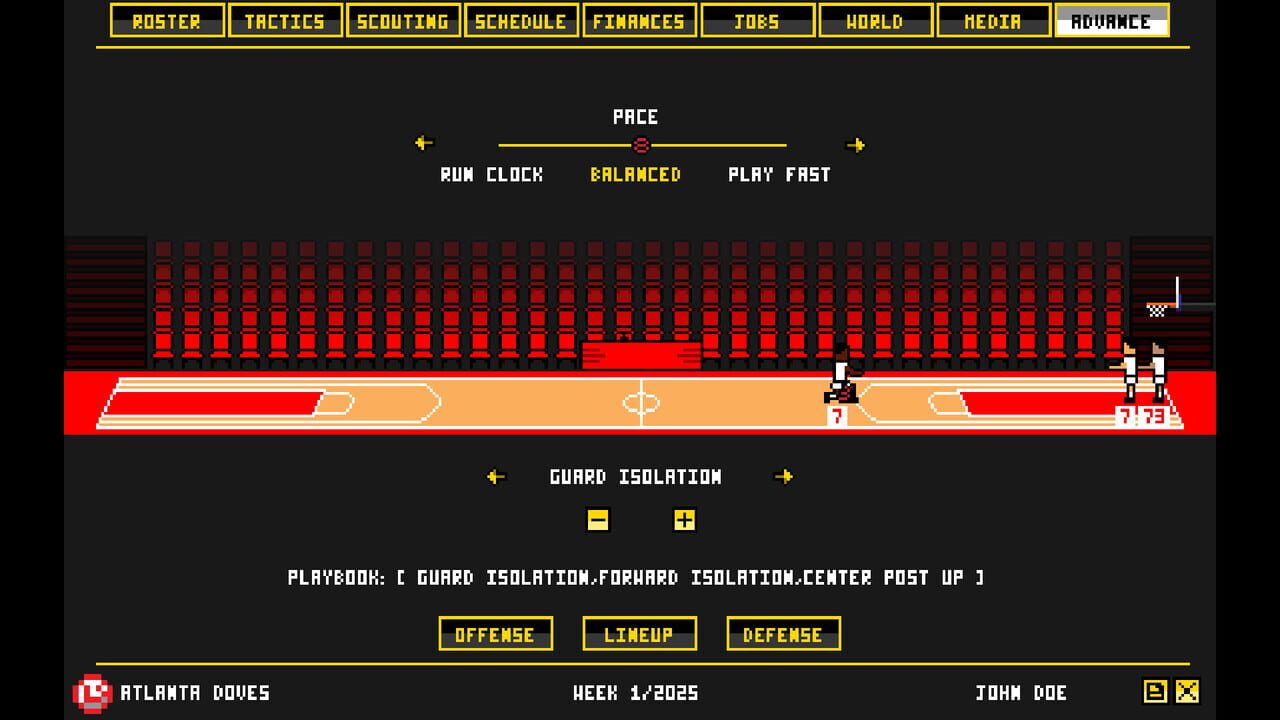This screenshot has width=1280, height=720.
Task: Select the previous play with the left arrow
Action: (494, 477)
